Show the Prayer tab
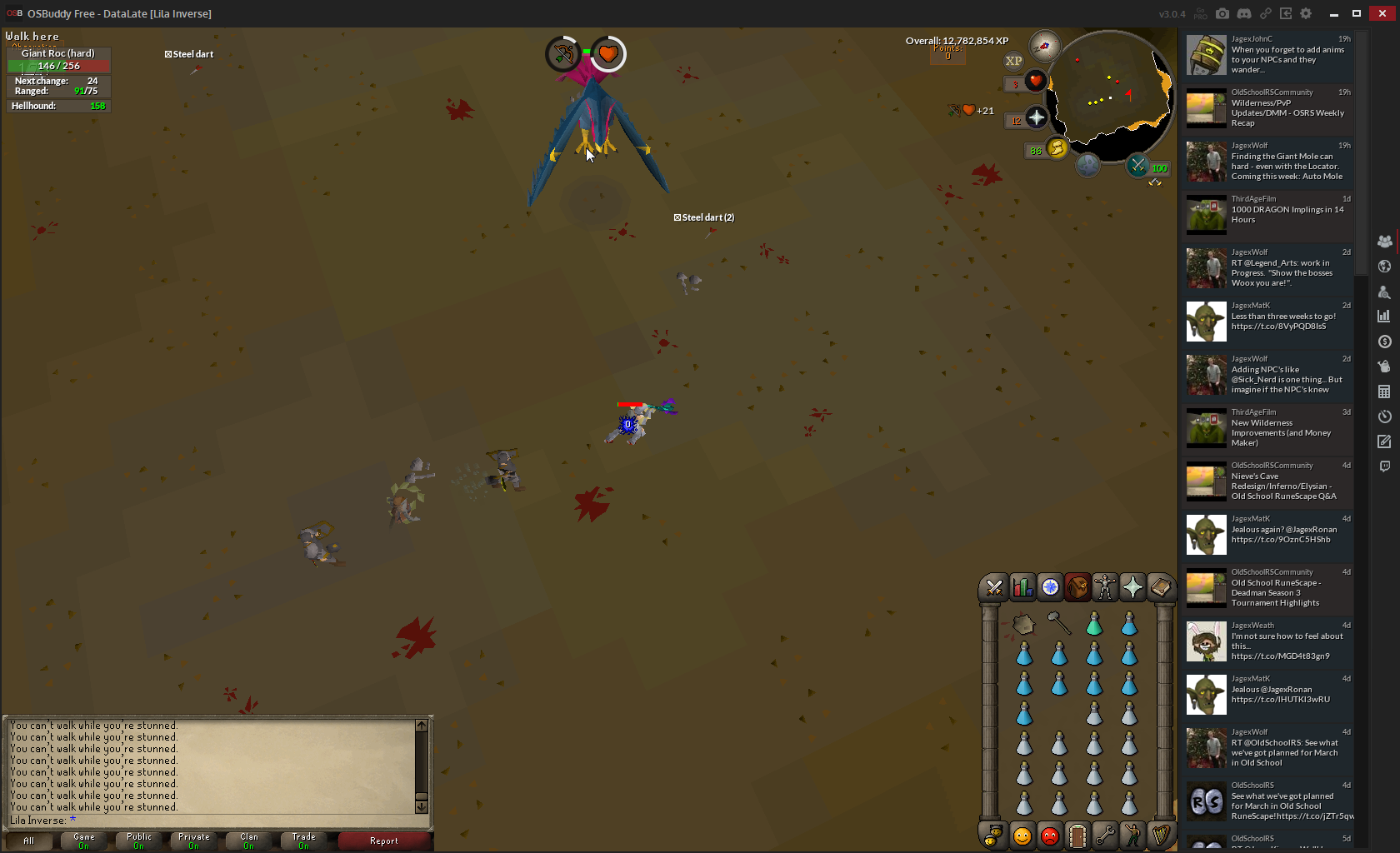Viewport: 1400px width, 853px height. point(1132,588)
